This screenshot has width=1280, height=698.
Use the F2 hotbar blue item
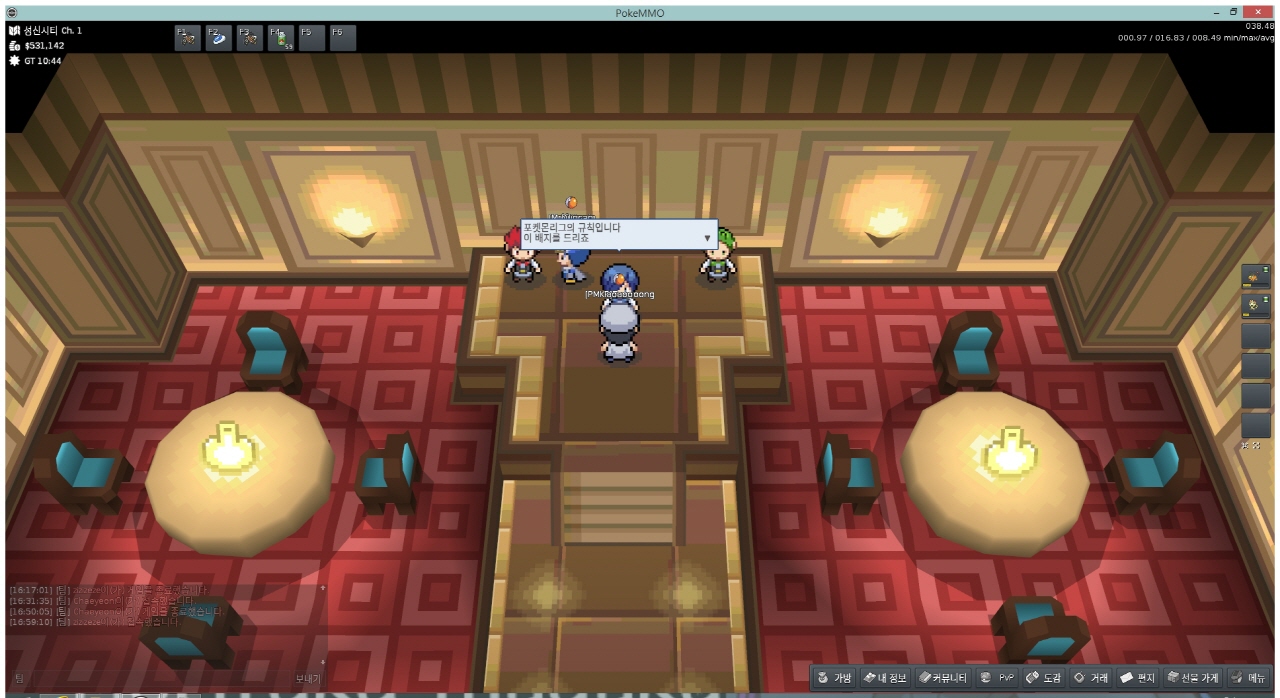coord(218,38)
